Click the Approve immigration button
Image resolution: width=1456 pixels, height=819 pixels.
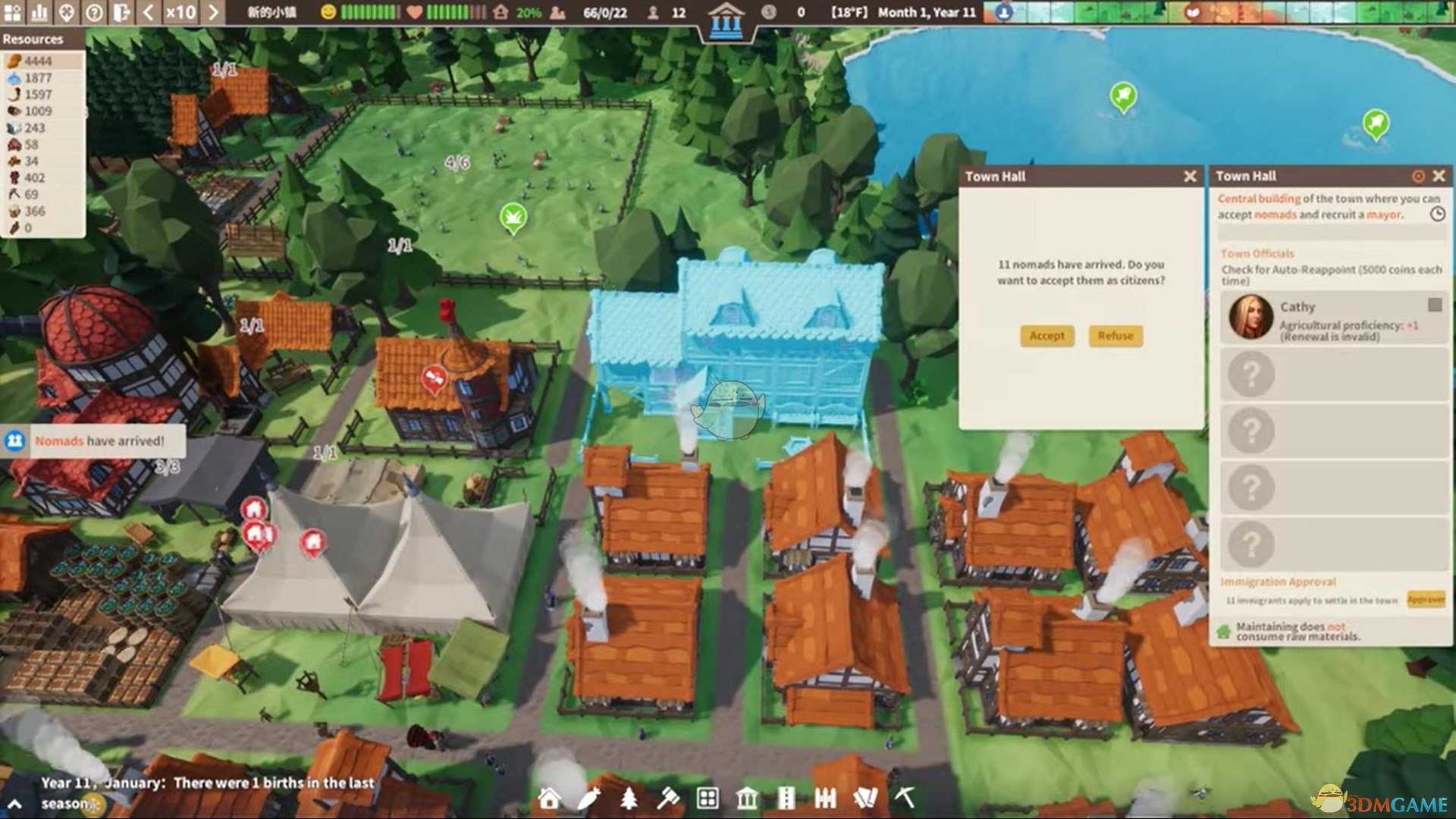point(1426,600)
